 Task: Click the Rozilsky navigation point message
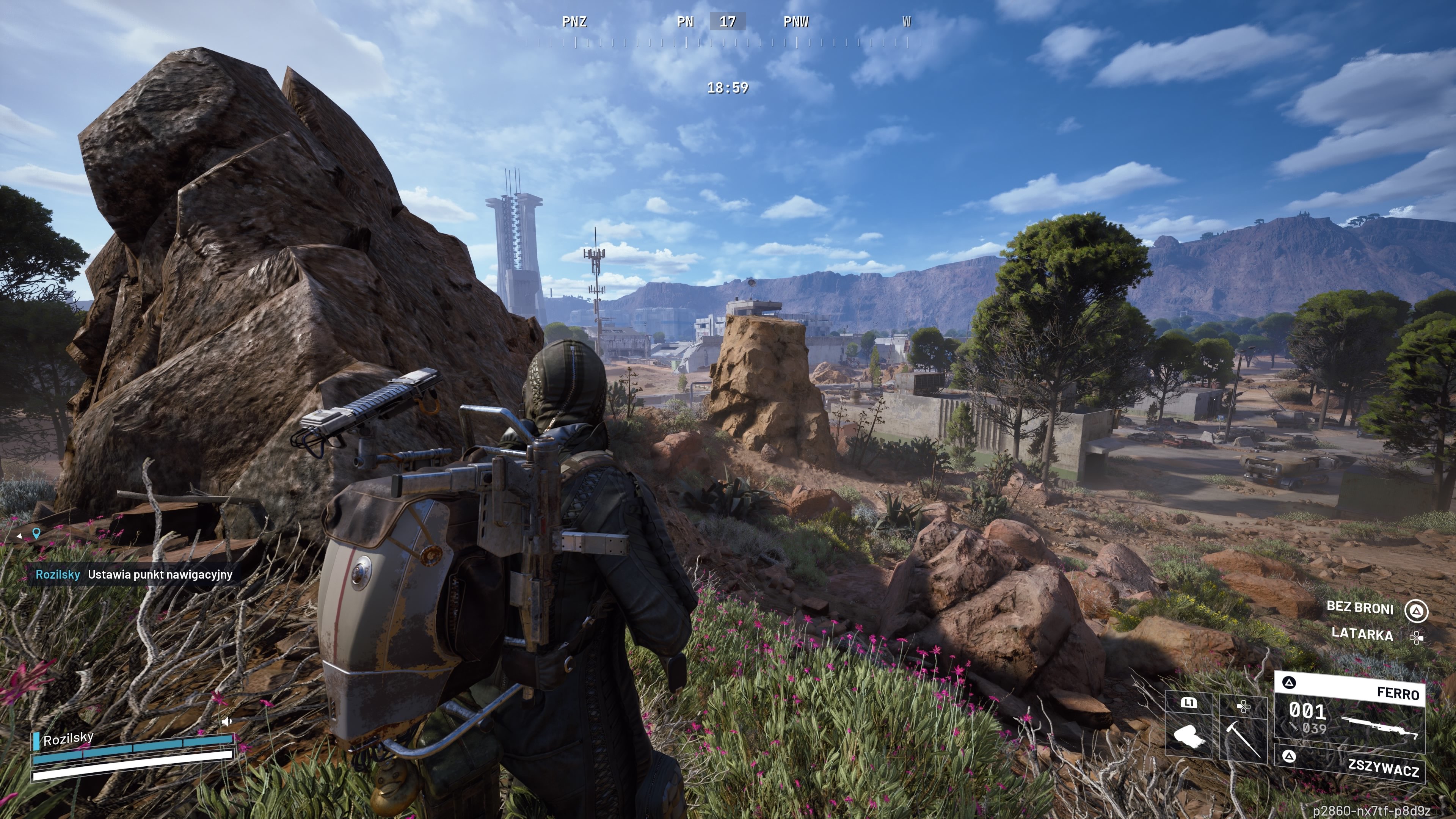[135, 575]
